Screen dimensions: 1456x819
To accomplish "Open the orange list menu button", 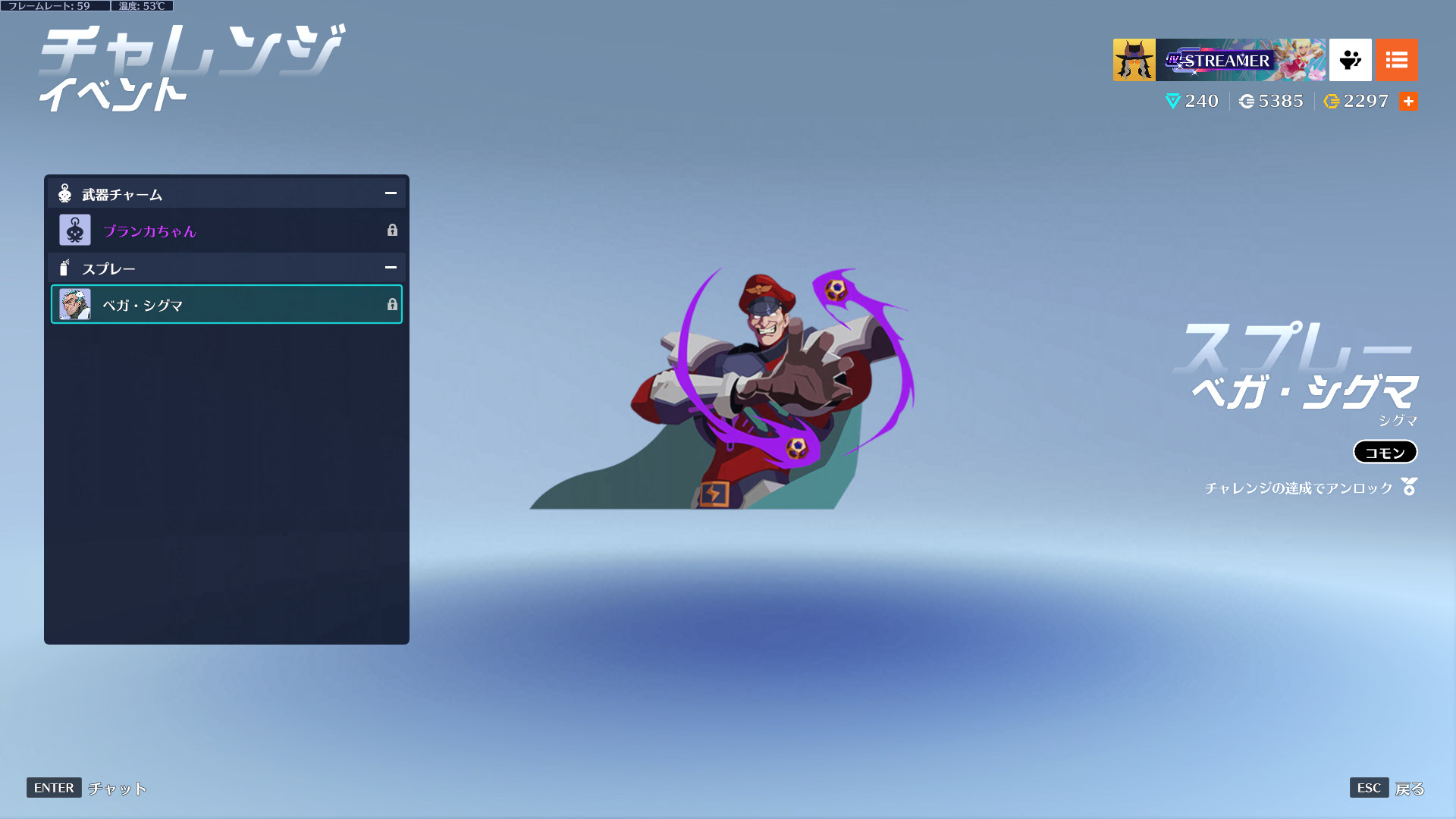I will 1396,60.
